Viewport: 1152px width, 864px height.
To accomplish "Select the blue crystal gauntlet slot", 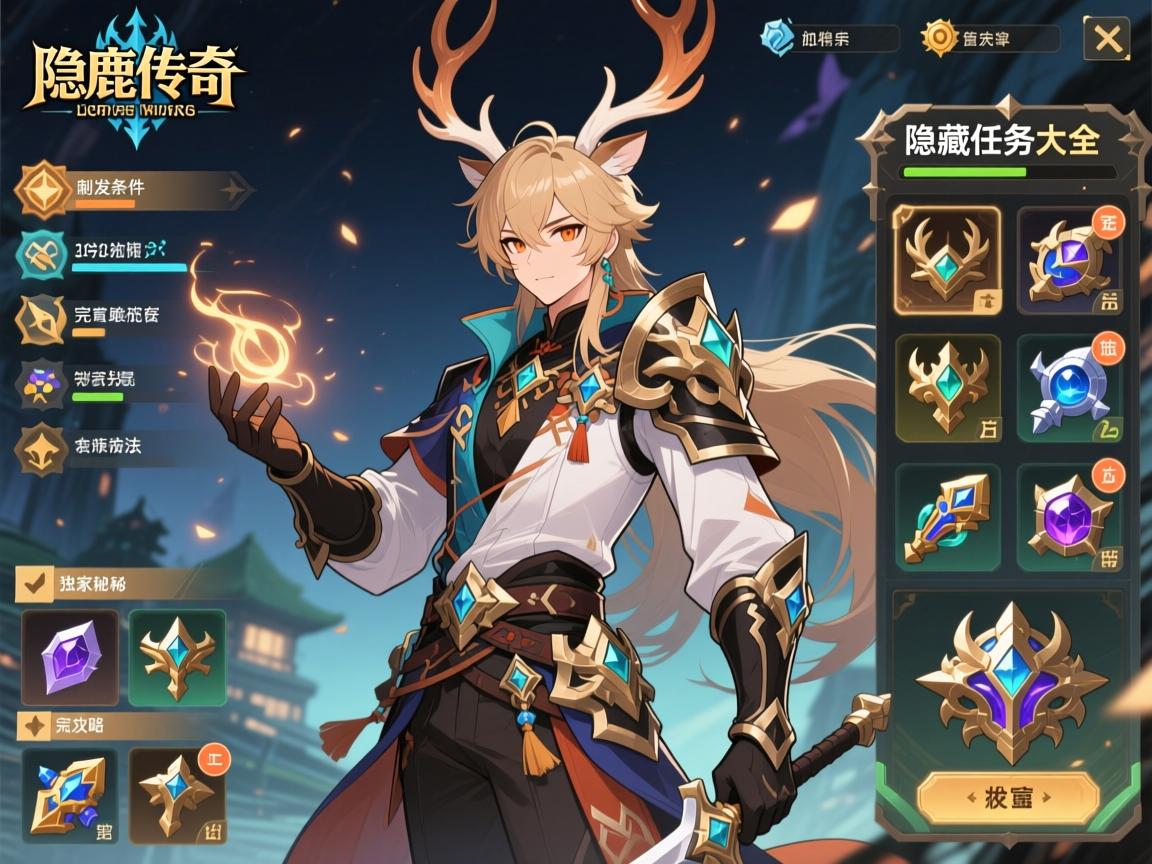I will (70, 796).
